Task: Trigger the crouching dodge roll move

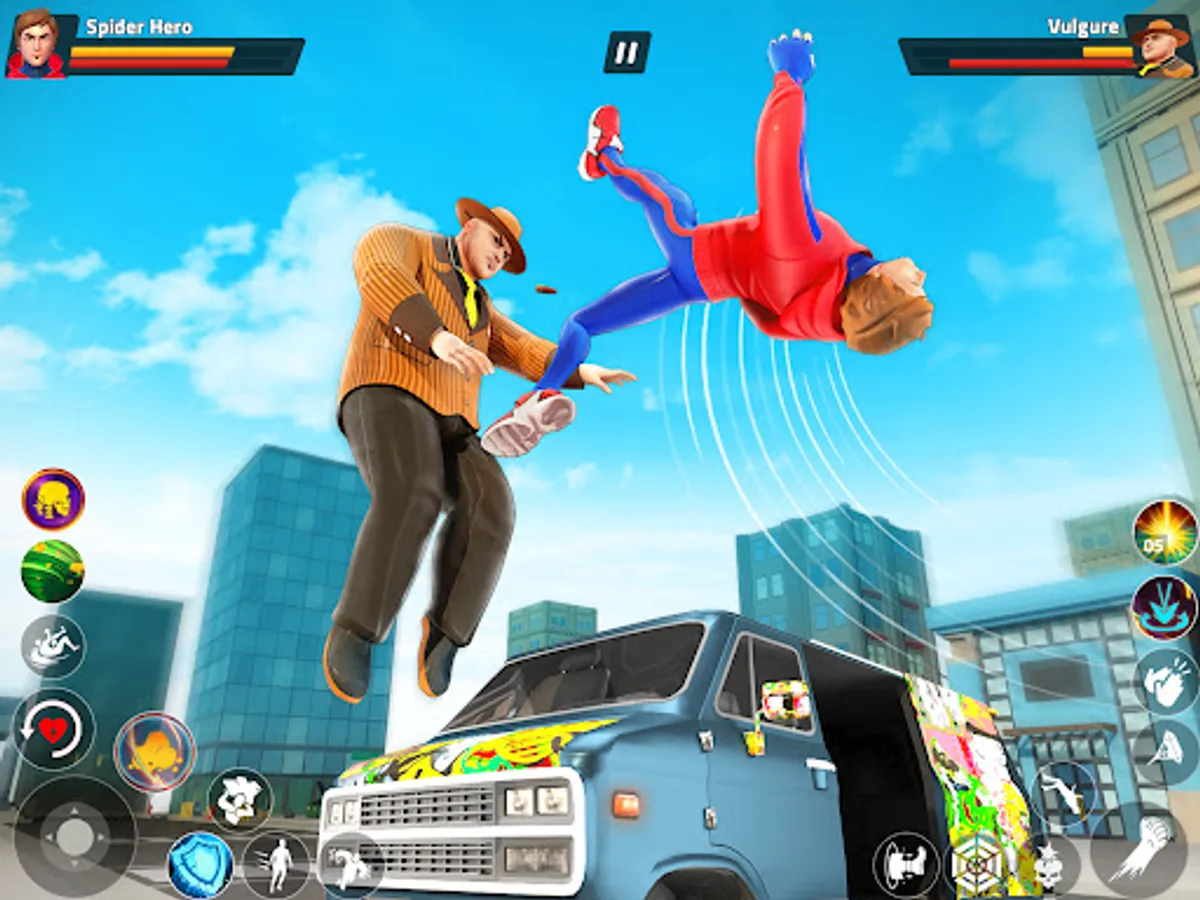Action: tap(350, 864)
